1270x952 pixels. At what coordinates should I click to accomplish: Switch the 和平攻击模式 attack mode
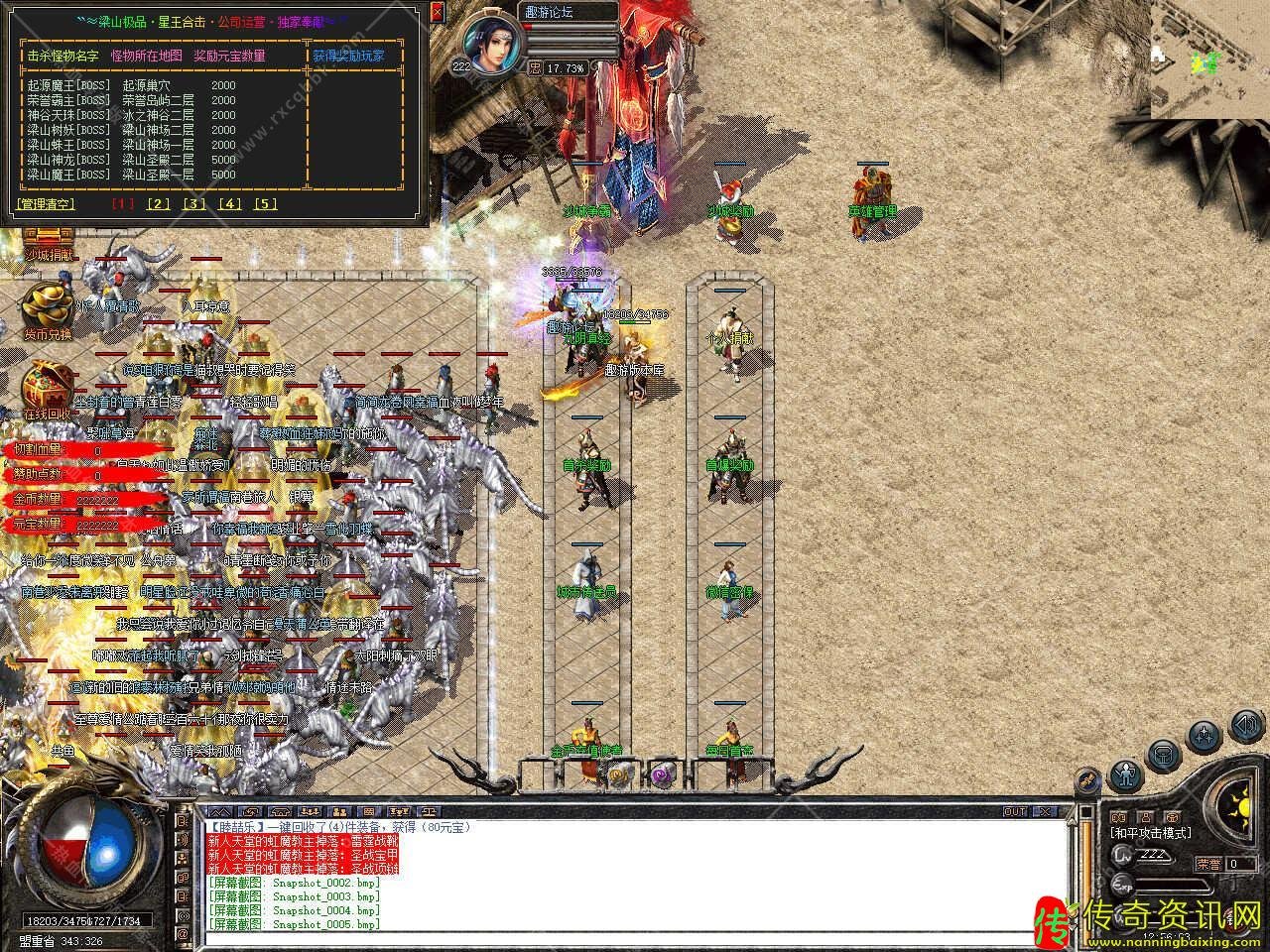(1150, 833)
